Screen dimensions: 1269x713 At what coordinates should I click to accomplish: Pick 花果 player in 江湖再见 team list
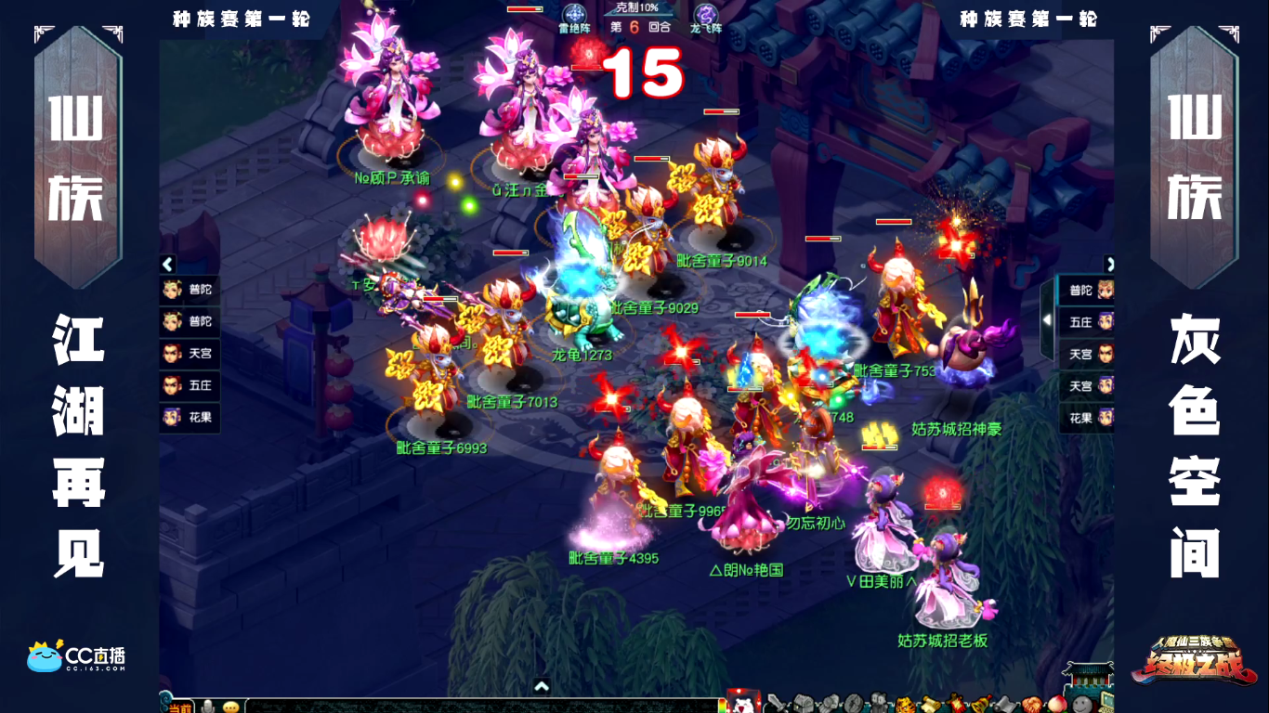[189, 418]
